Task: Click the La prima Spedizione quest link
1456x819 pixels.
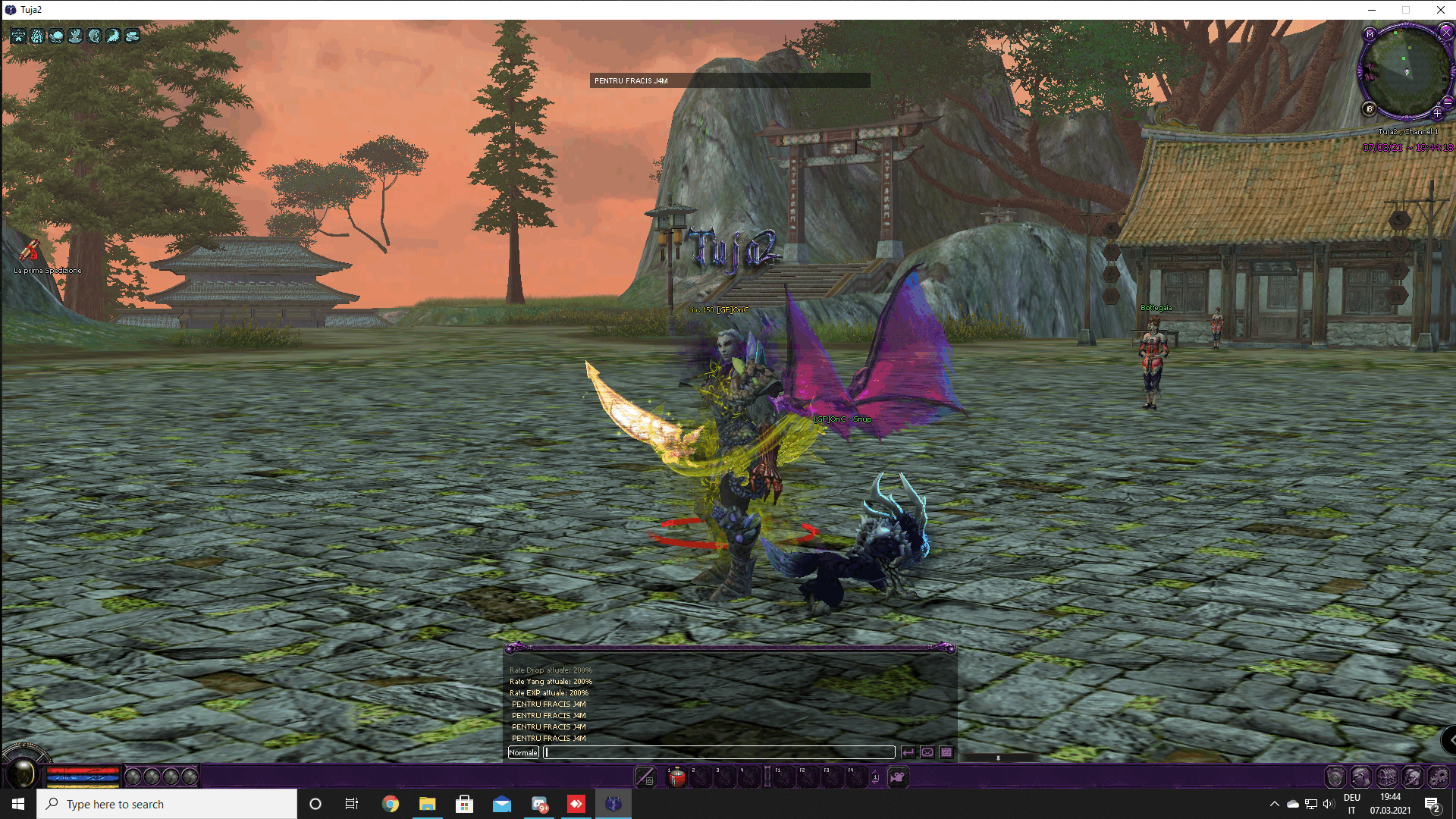Action: click(47, 270)
